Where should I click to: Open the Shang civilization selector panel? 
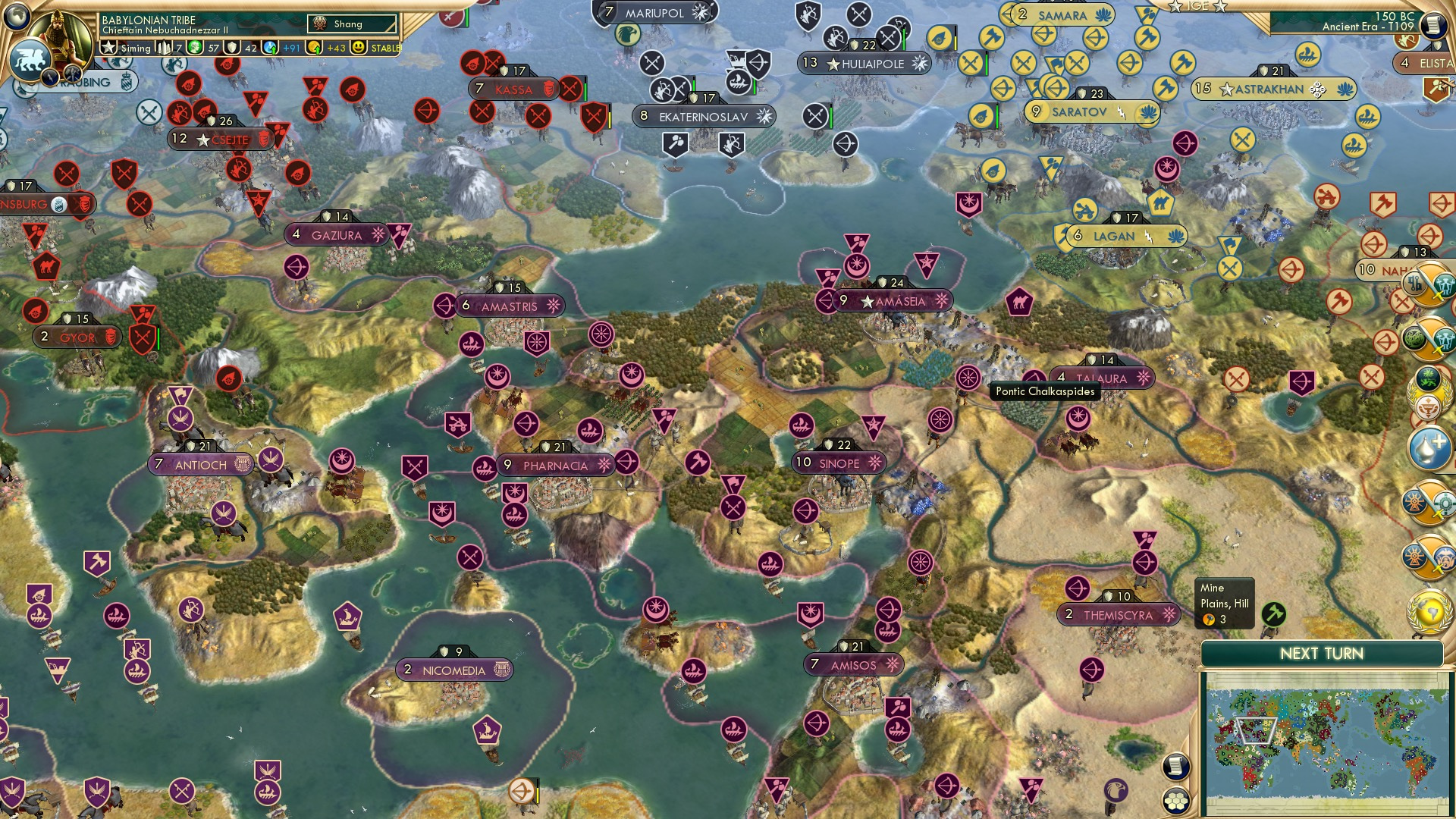click(x=348, y=24)
